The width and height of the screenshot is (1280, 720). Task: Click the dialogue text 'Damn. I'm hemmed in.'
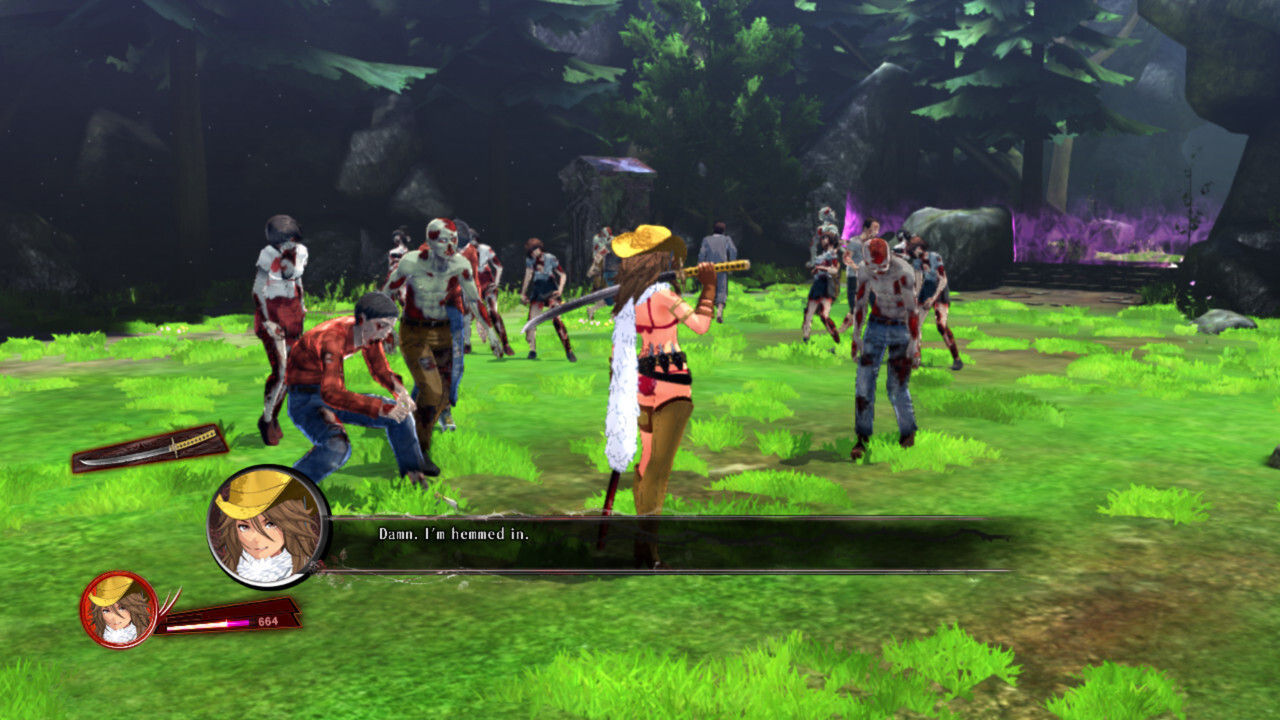[x=455, y=537]
